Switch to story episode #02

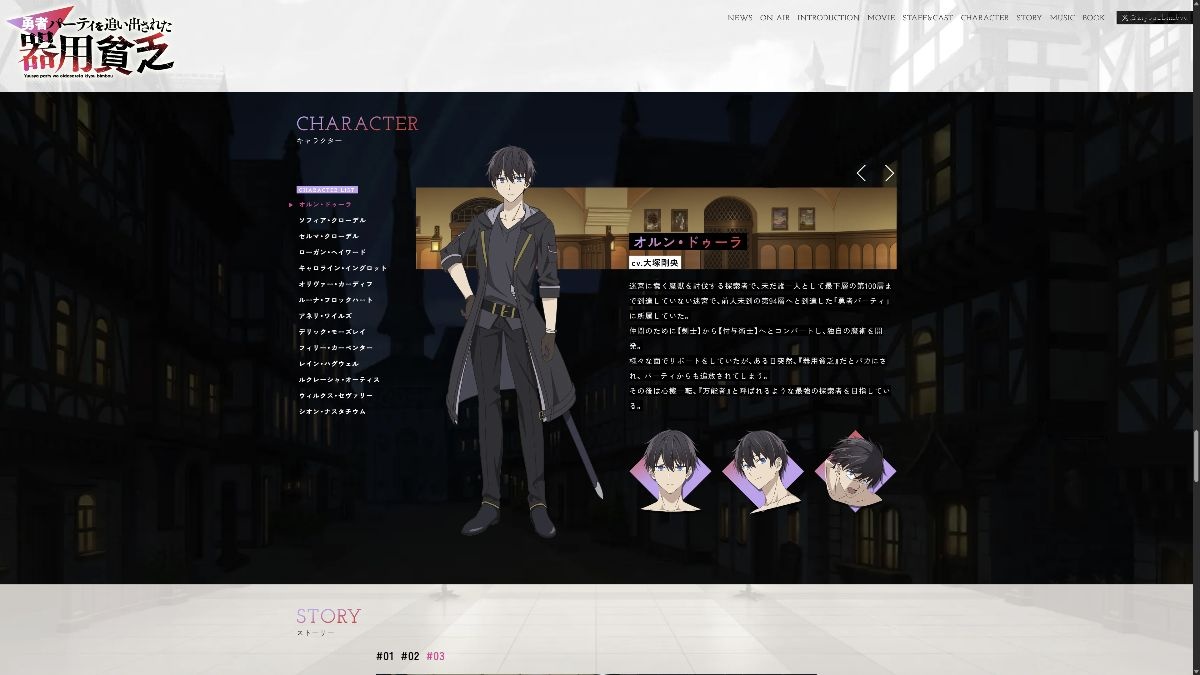pos(410,657)
